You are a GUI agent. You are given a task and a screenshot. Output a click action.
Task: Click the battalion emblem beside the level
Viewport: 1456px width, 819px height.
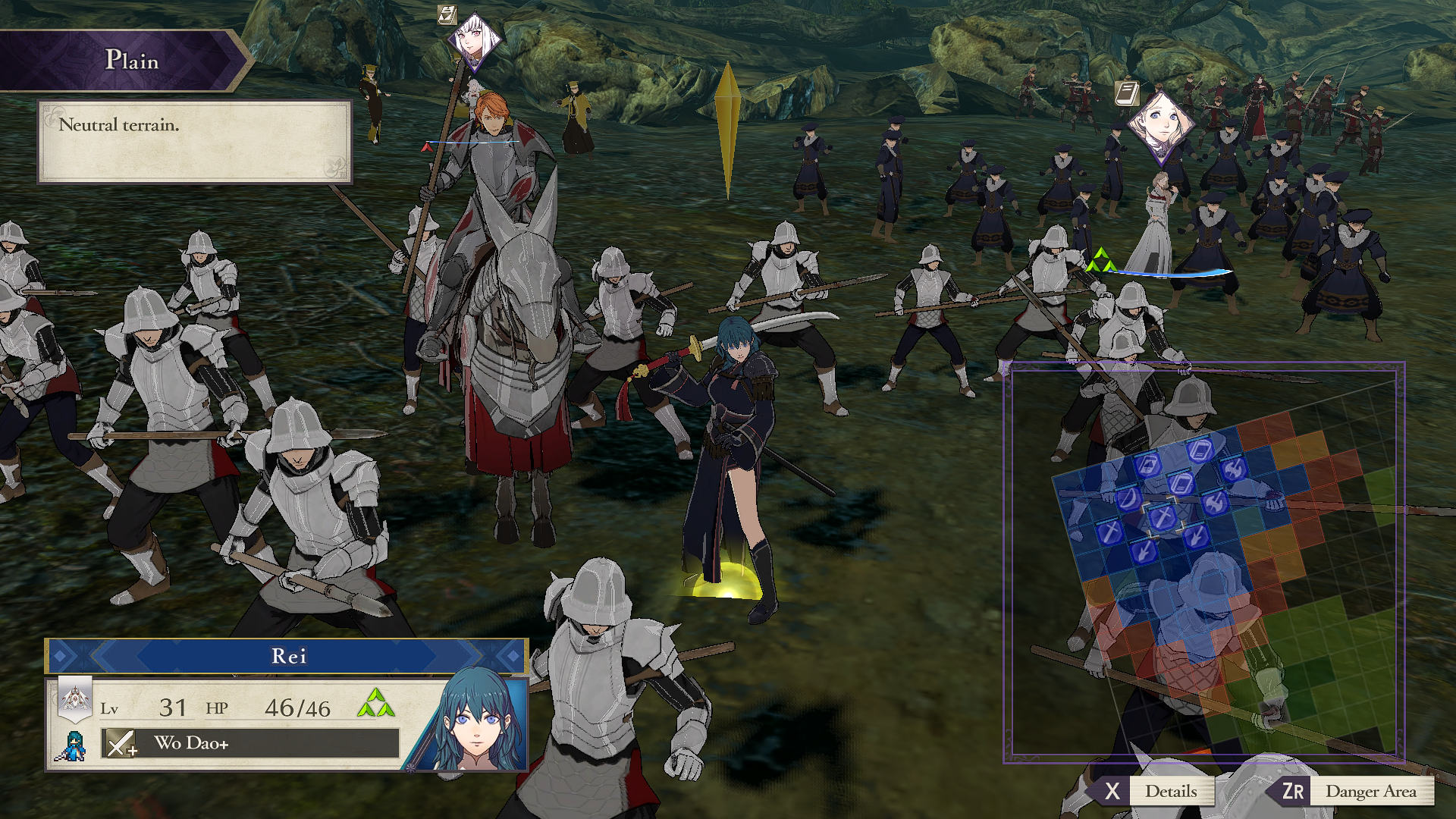point(75,698)
